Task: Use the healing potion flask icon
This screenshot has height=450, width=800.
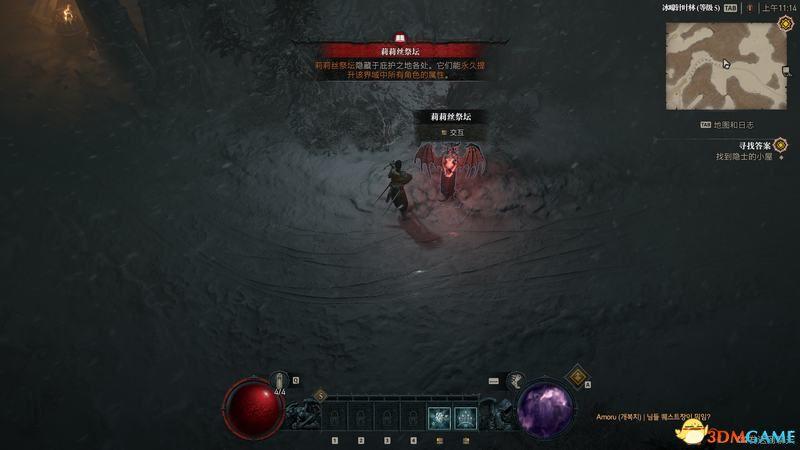Action: click(x=281, y=380)
